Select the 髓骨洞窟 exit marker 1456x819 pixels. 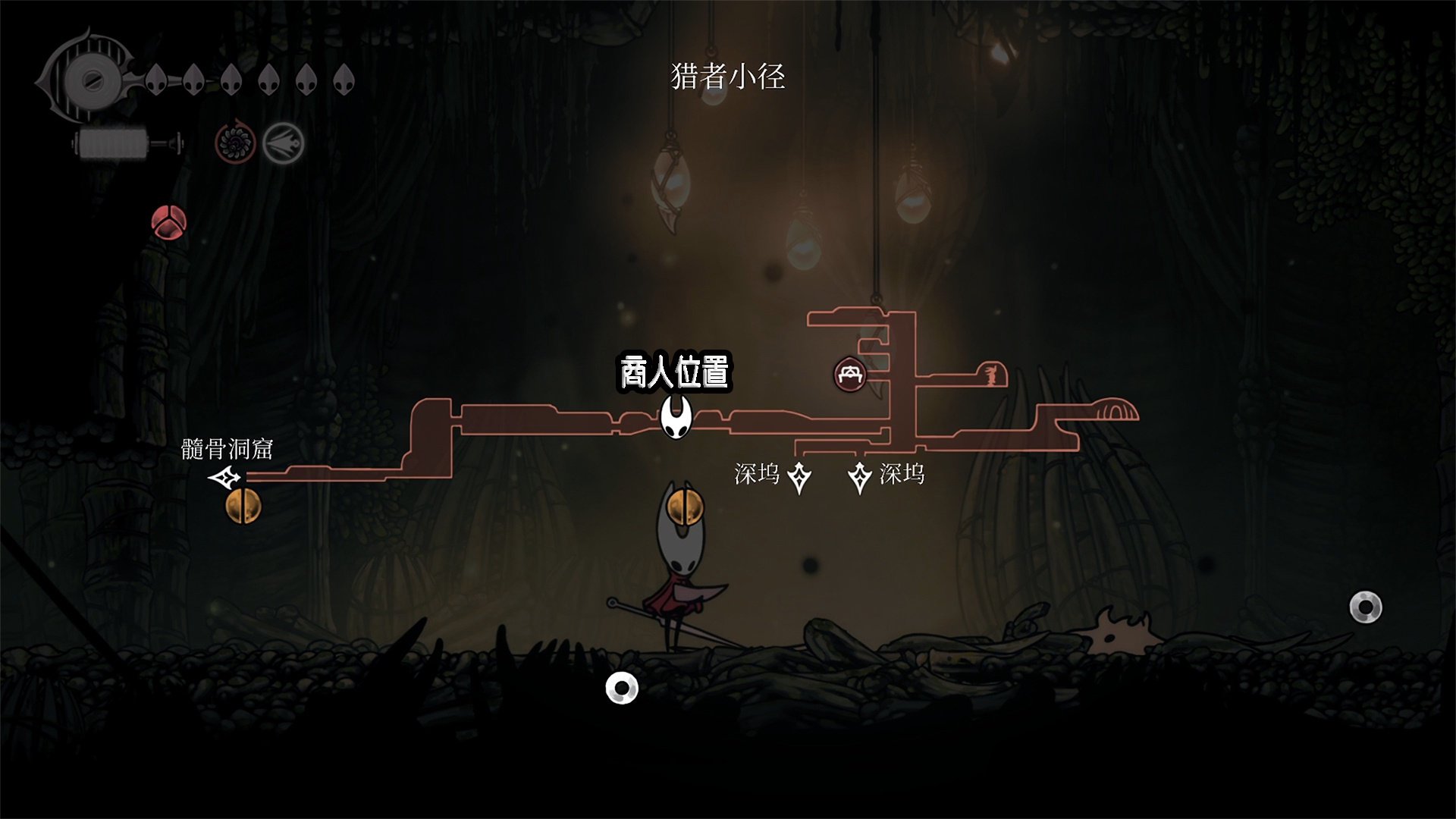point(225,478)
